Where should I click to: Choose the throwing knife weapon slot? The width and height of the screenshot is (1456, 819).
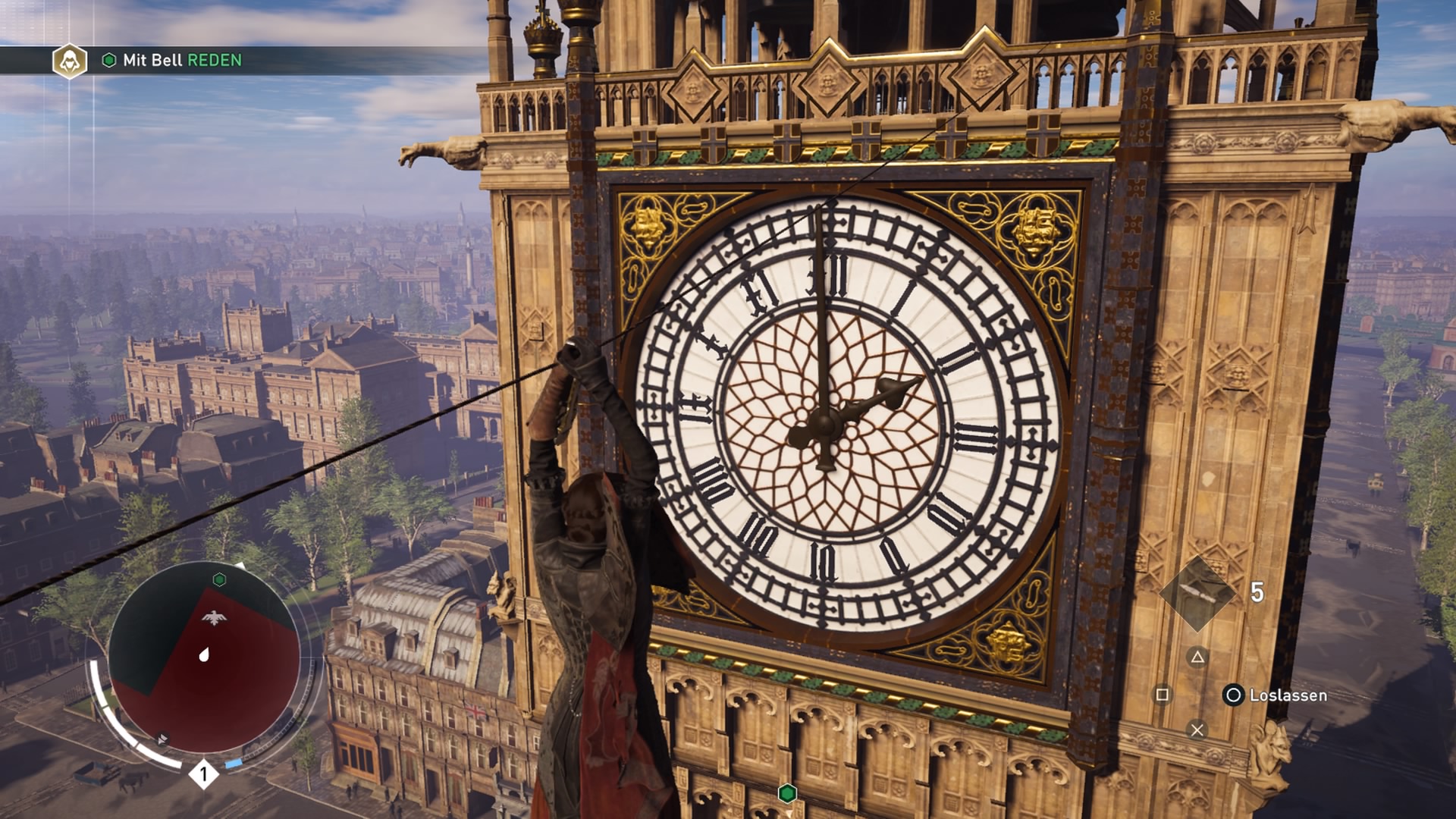tap(1197, 594)
